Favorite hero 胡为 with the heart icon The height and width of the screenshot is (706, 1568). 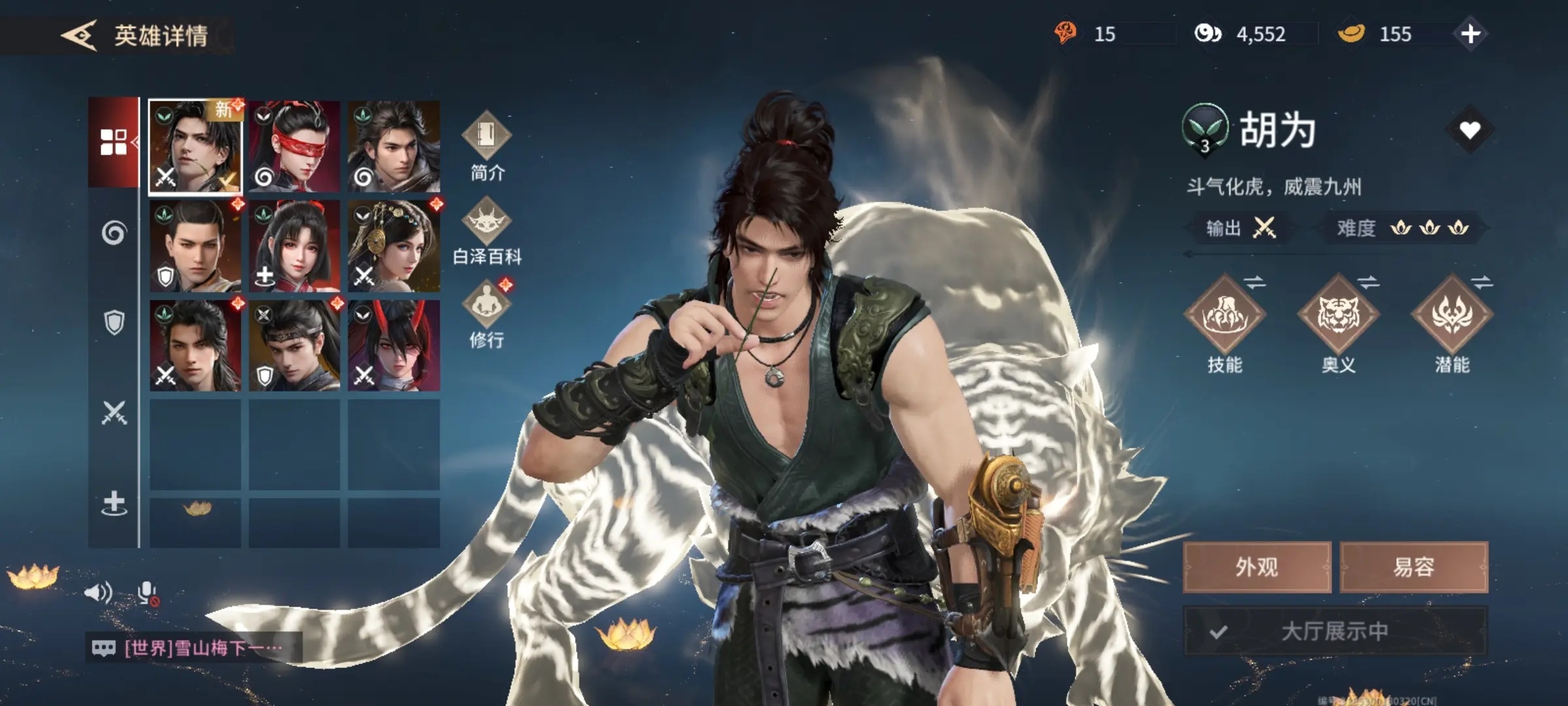[x=1469, y=130]
